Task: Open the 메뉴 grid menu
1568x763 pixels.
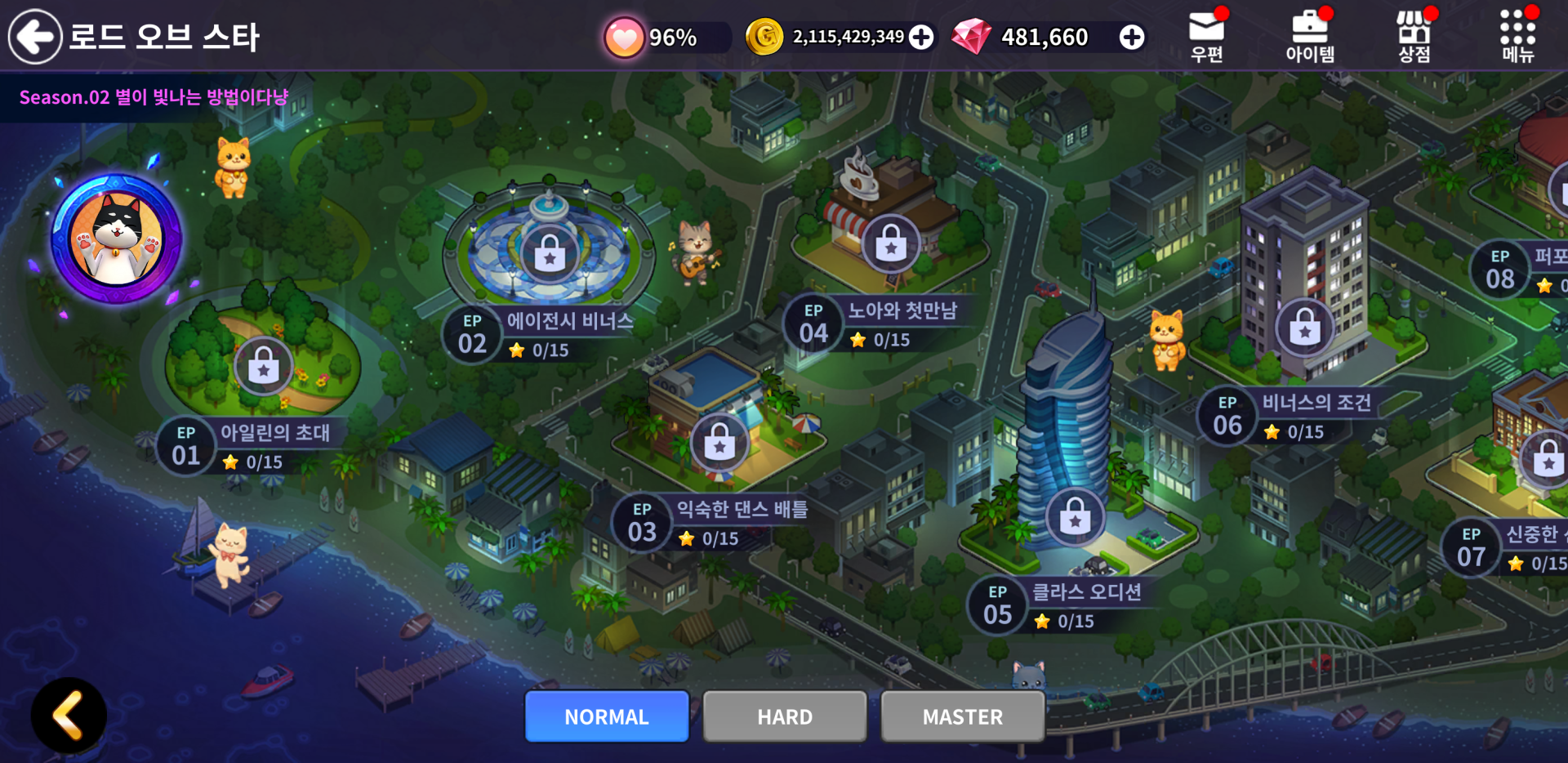Action: pos(1517,37)
